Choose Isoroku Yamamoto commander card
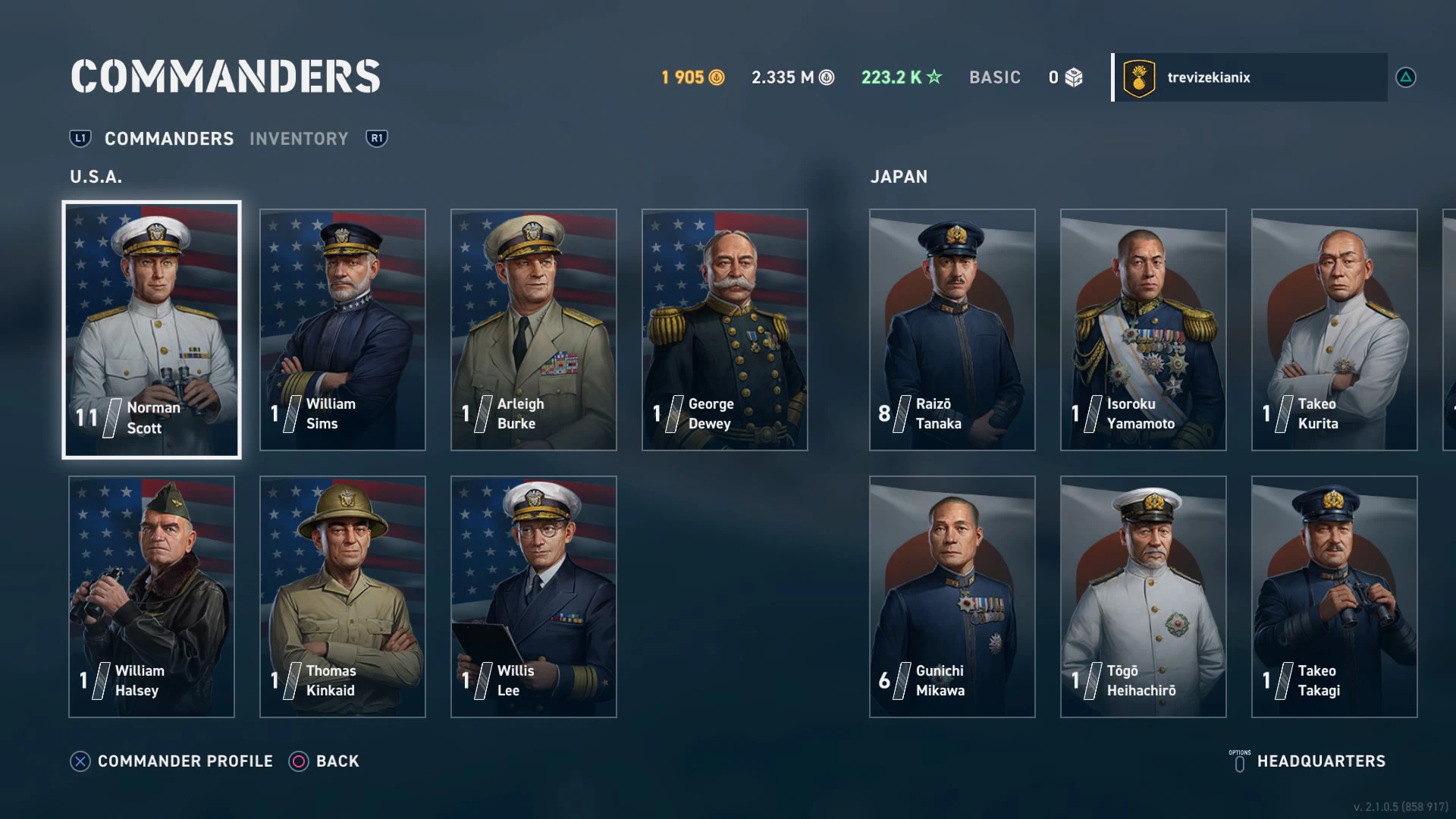The width and height of the screenshot is (1456, 819). tap(1144, 330)
